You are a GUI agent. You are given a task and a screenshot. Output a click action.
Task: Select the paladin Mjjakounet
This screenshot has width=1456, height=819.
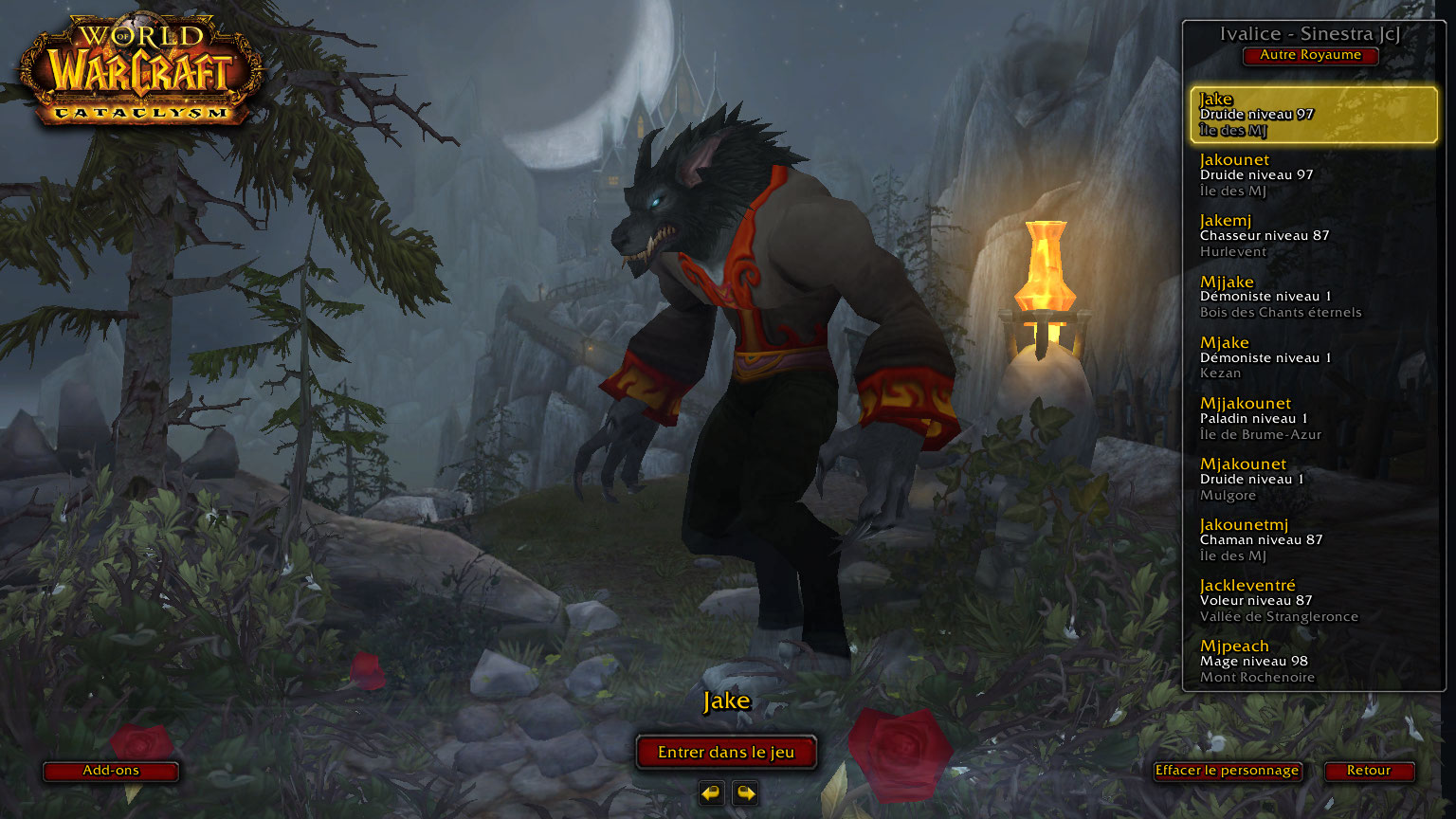click(x=1313, y=418)
